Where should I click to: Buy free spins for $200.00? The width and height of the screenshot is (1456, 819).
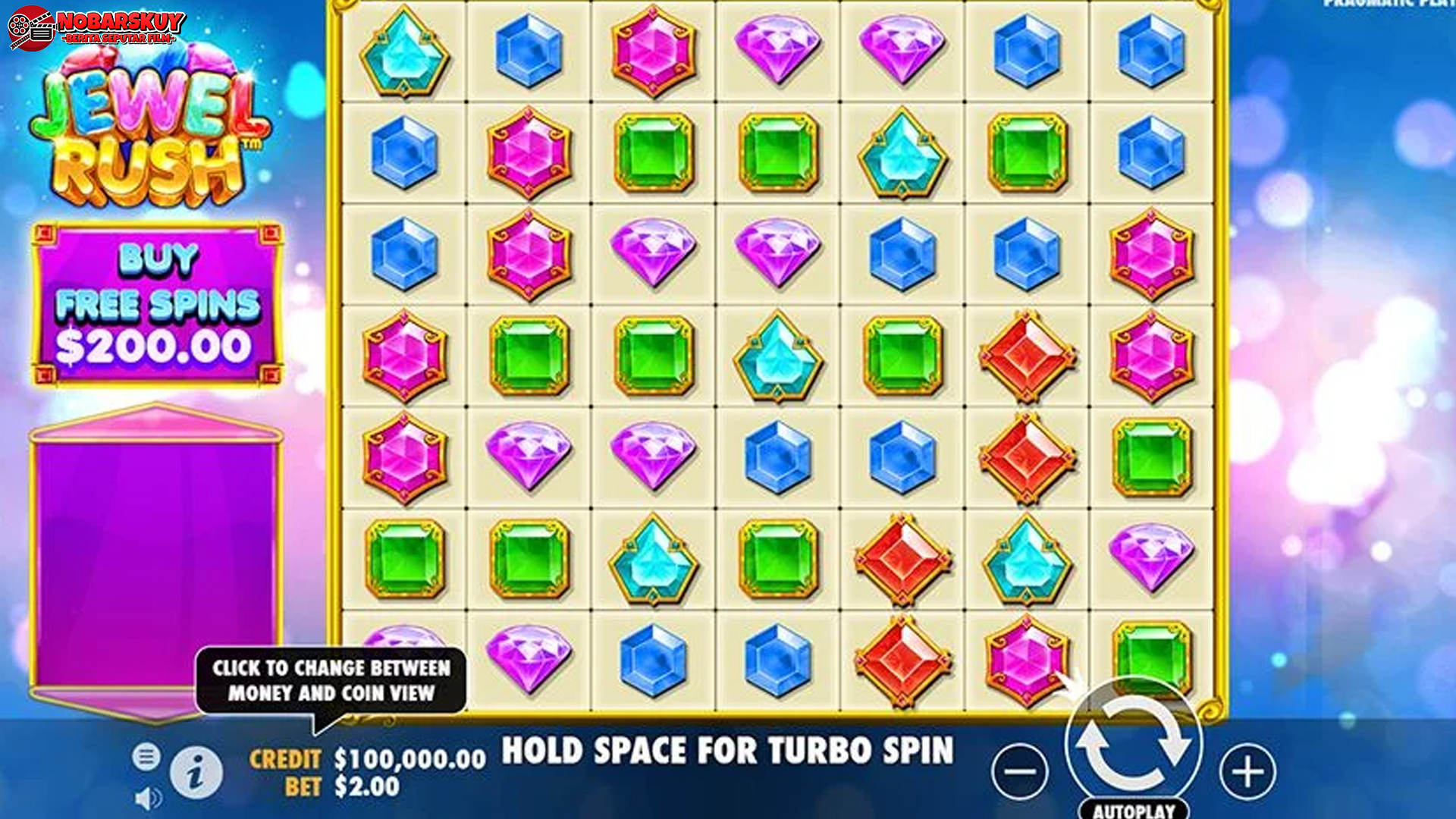point(157,305)
